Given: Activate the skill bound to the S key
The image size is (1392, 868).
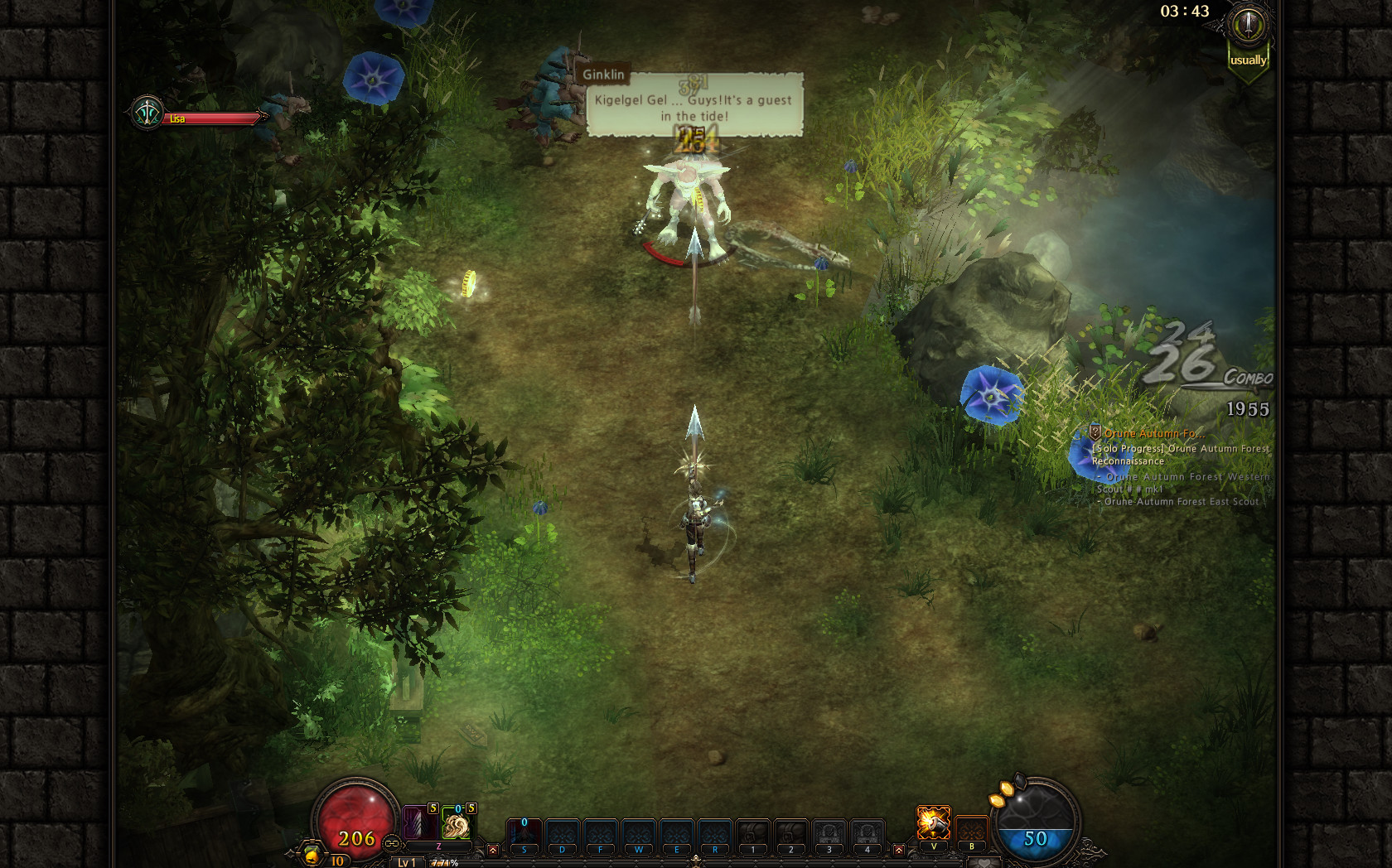Looking at the screenshot, I should [524, 827].
